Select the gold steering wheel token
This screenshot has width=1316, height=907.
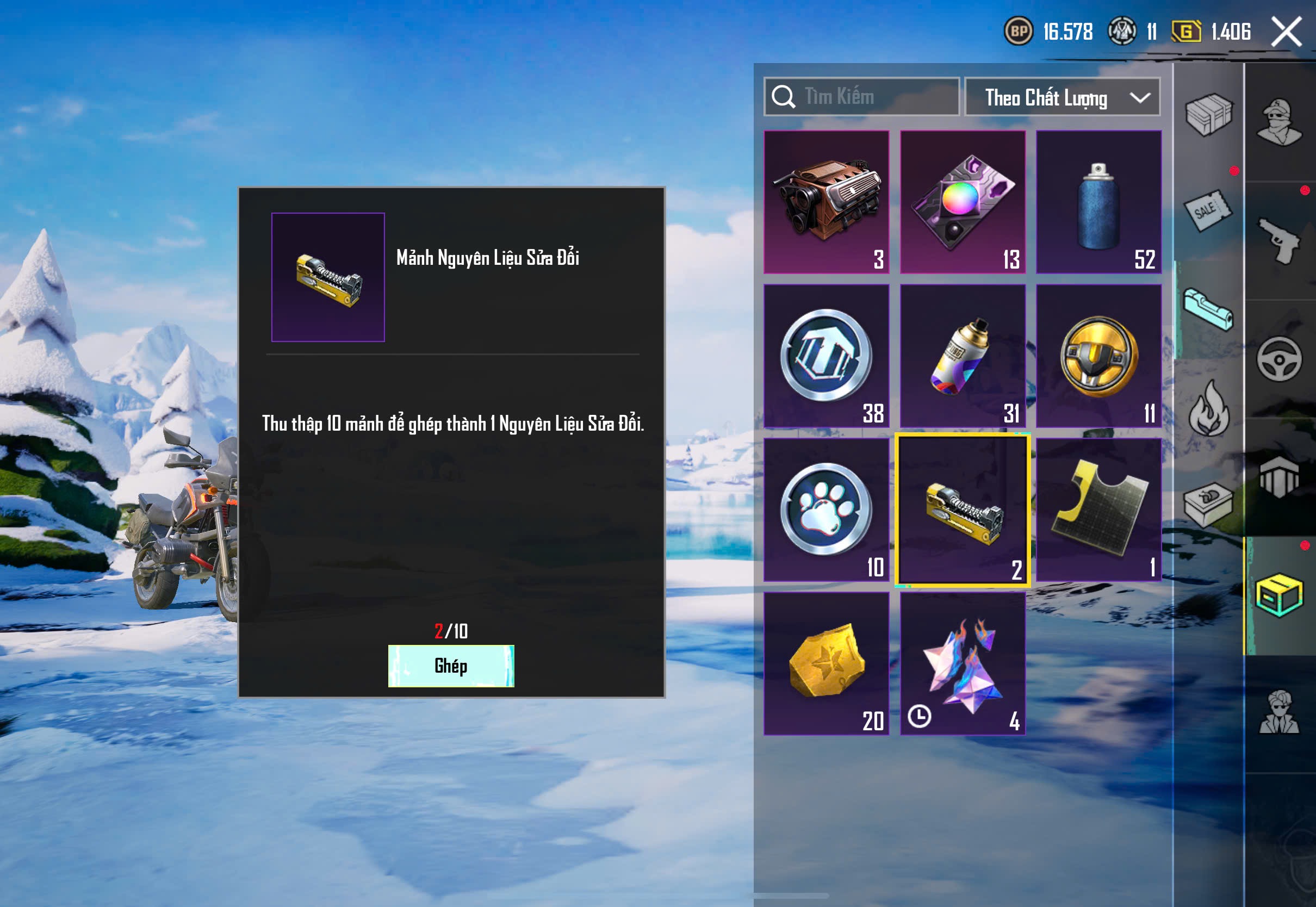click(x=1098, y=356)
